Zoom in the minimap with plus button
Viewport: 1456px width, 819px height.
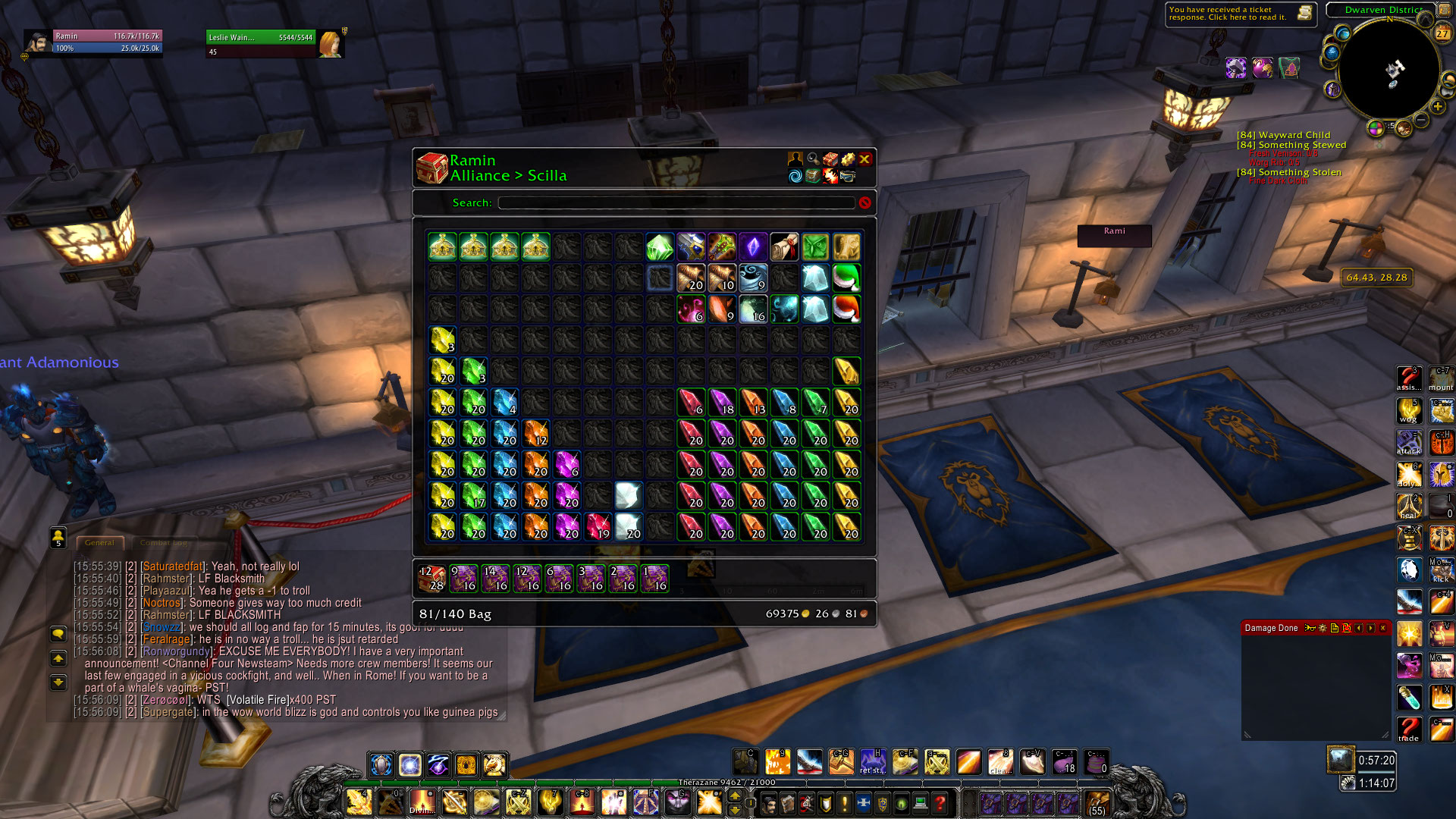(x=1438, y=107)
